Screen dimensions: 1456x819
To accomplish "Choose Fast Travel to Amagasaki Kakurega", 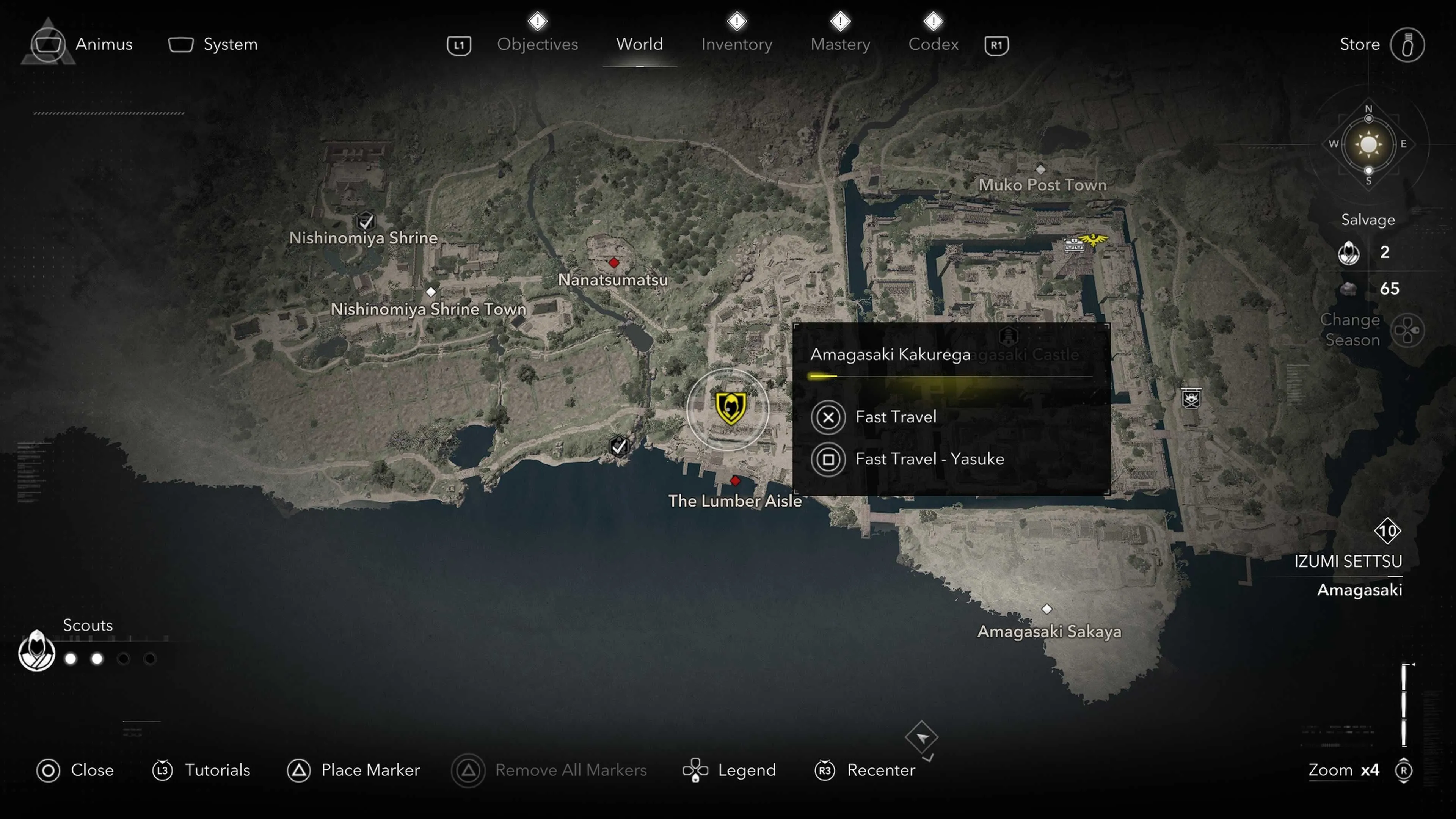I will click(895, 417).
